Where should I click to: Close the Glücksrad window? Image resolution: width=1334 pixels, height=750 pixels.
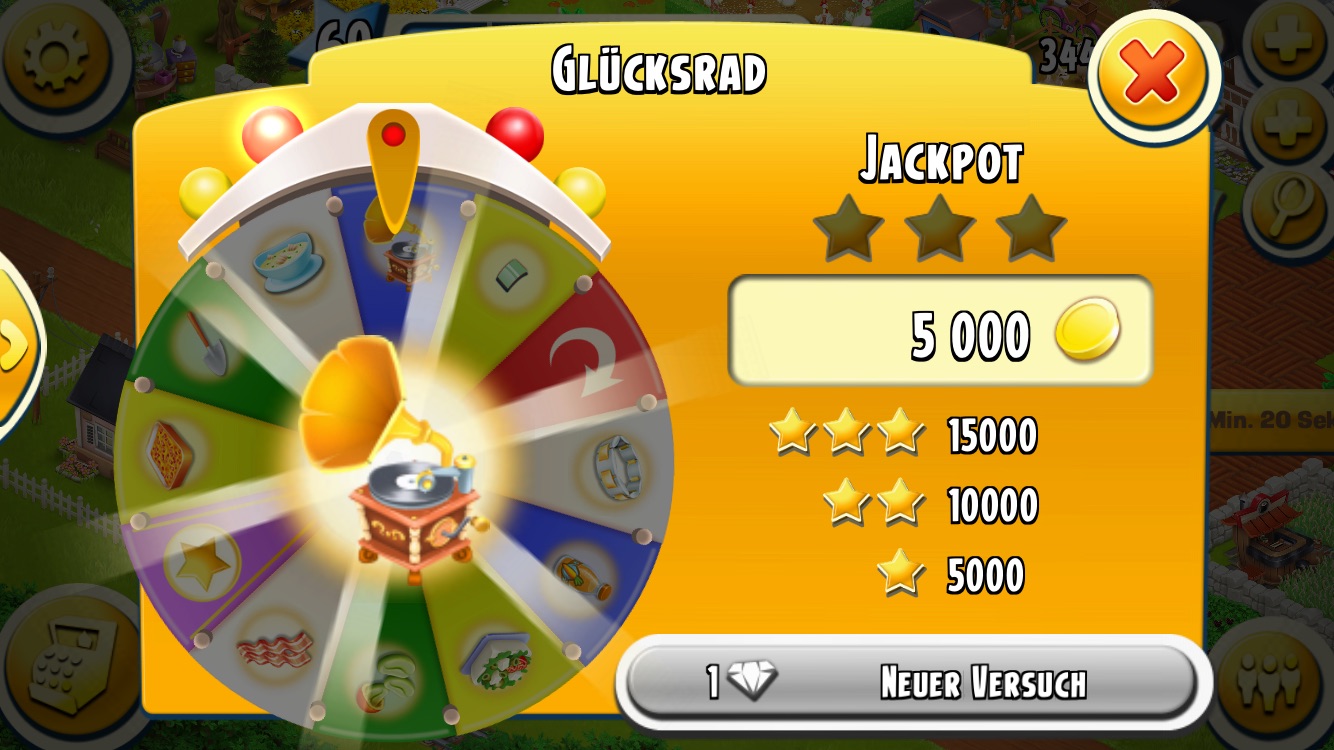tap(1153, 77)
